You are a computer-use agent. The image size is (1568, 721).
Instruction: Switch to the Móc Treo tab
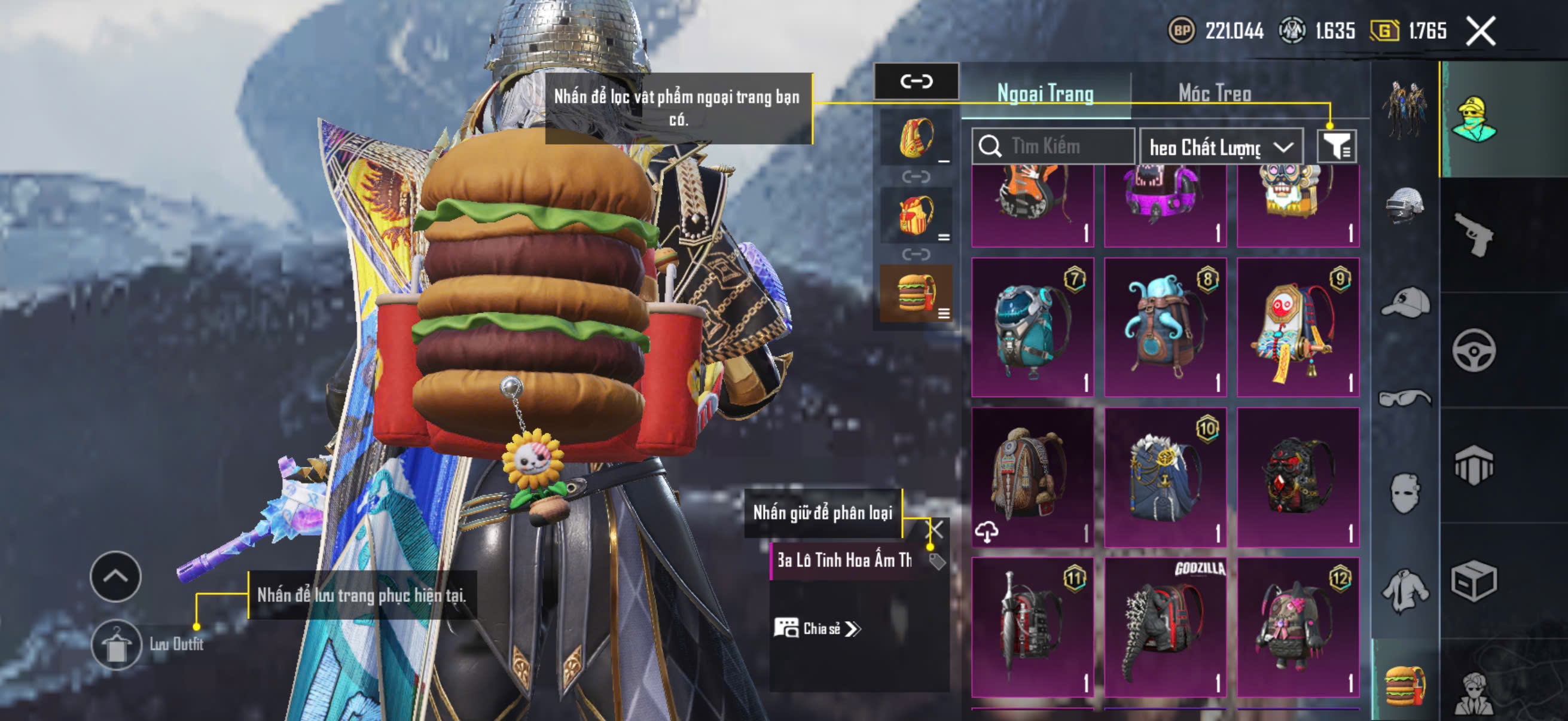click(x=1215, y=94)
